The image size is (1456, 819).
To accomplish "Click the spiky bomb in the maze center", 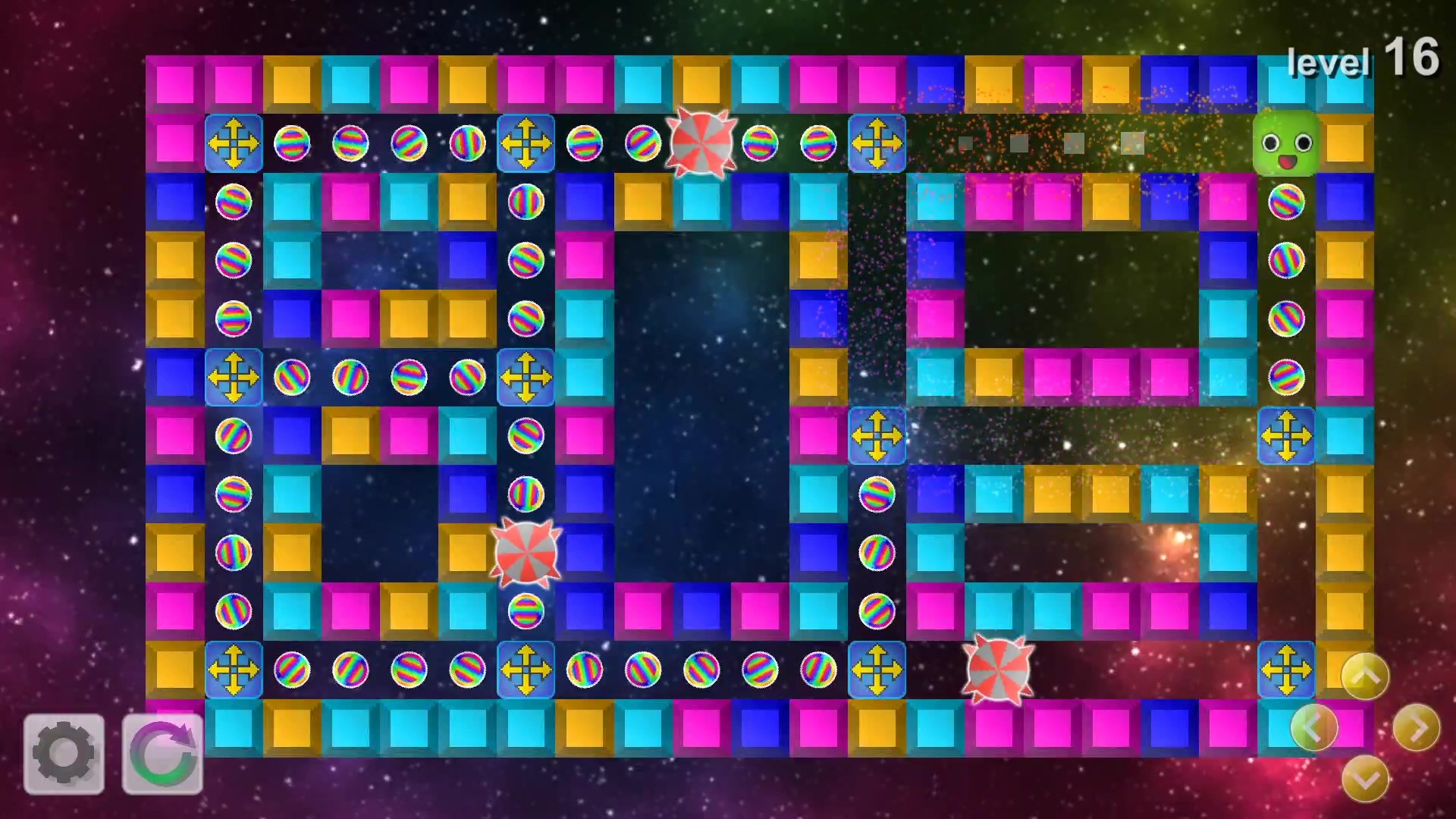I will [x=526, y=554].
